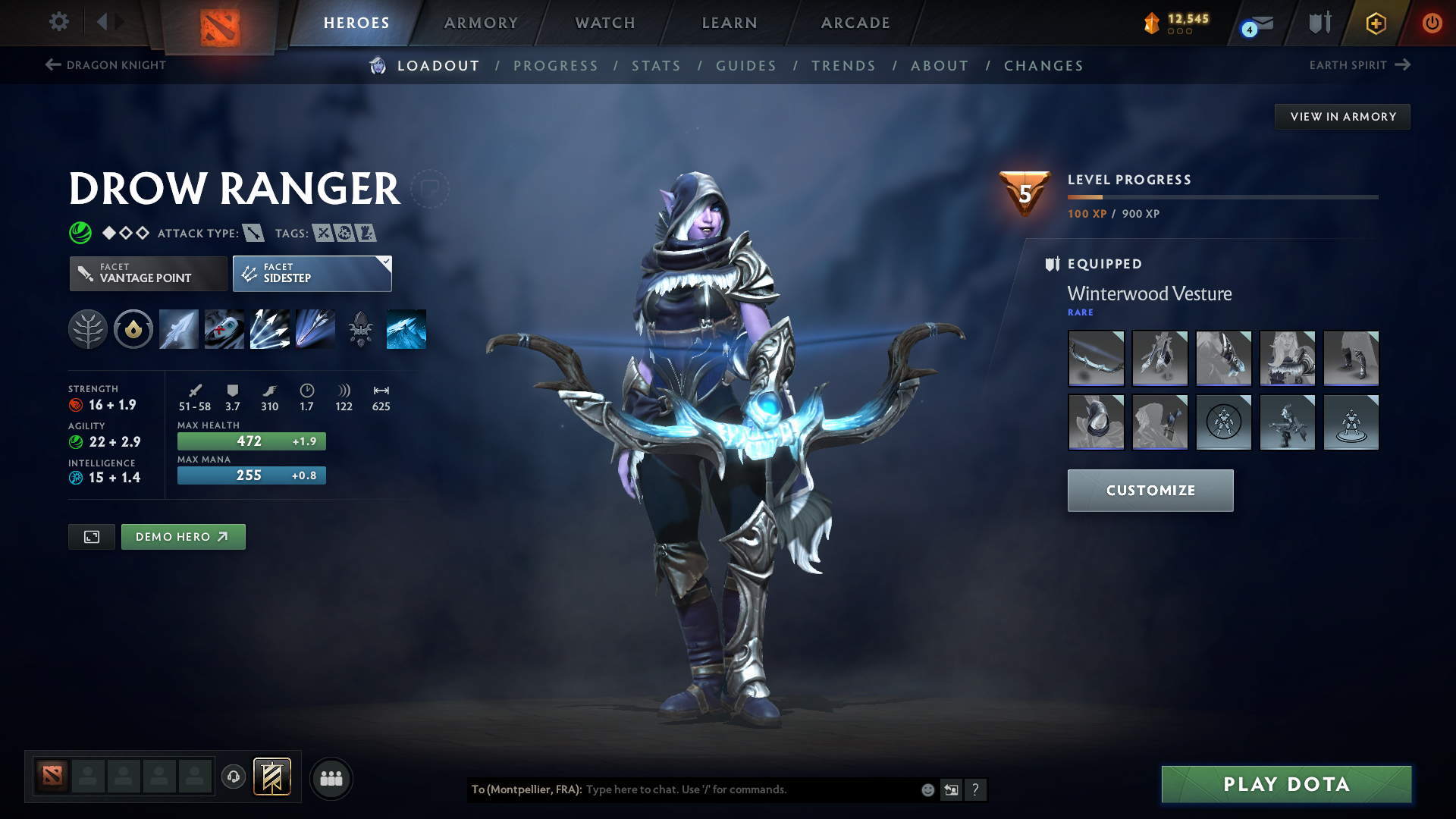View the Trends subtab
Screen dimensions: 1456x819
(843, 66)
